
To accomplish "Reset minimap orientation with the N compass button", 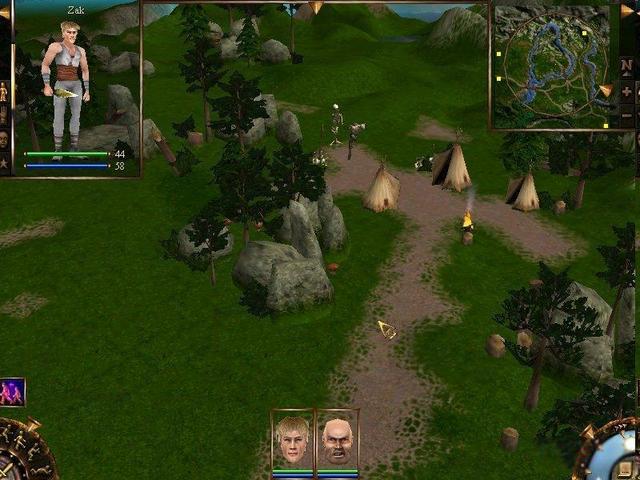I will 627,67.
